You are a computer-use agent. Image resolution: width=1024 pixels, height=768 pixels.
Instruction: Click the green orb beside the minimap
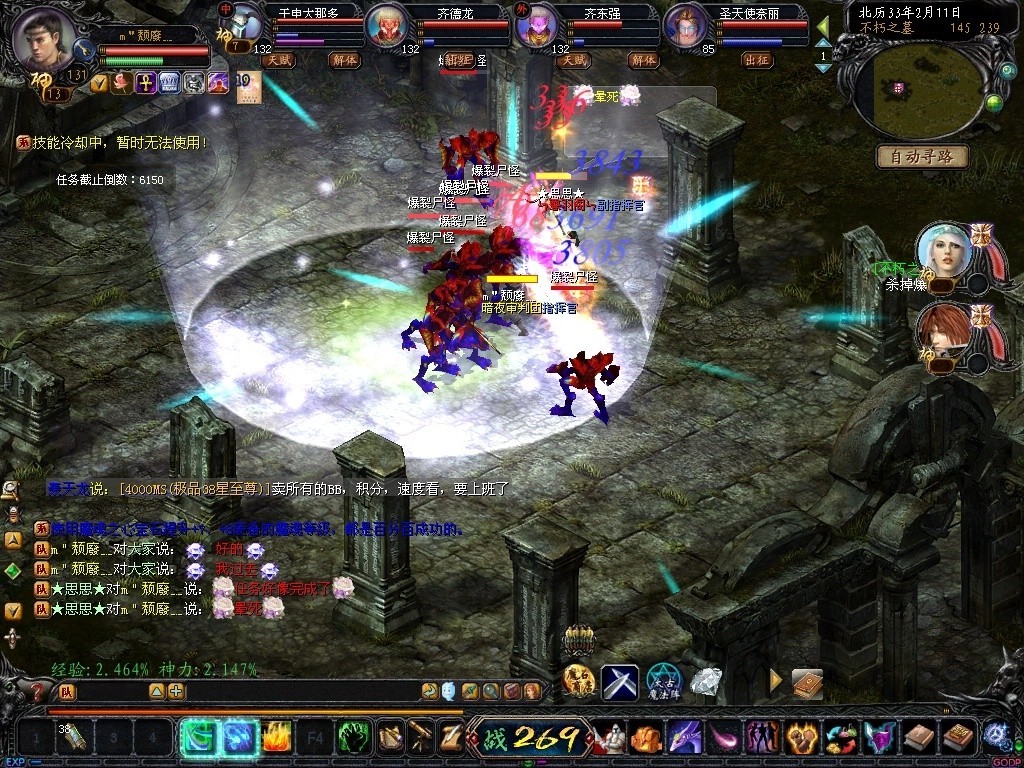point(994,102)
